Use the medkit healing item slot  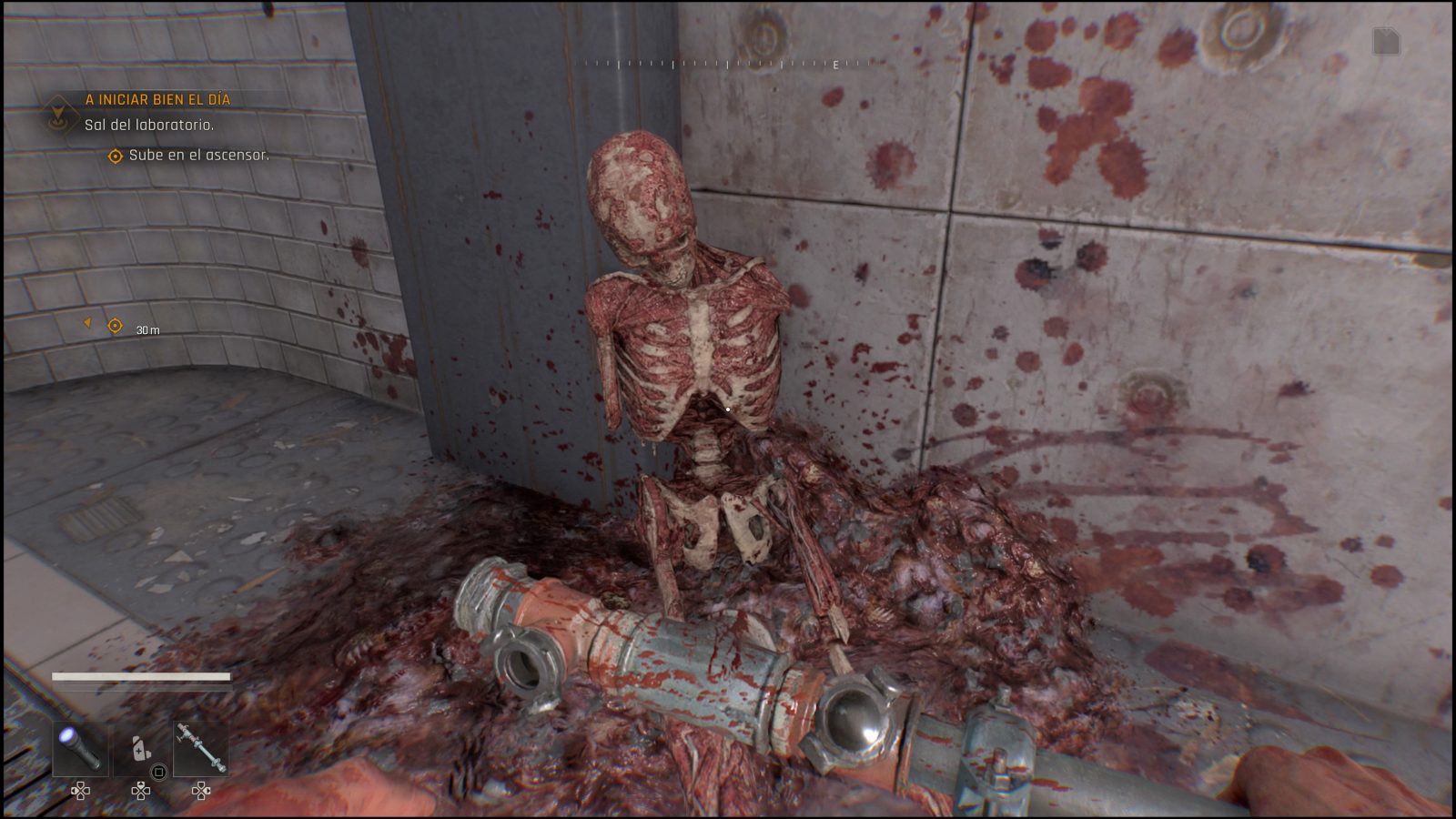[x=140, y=750]
